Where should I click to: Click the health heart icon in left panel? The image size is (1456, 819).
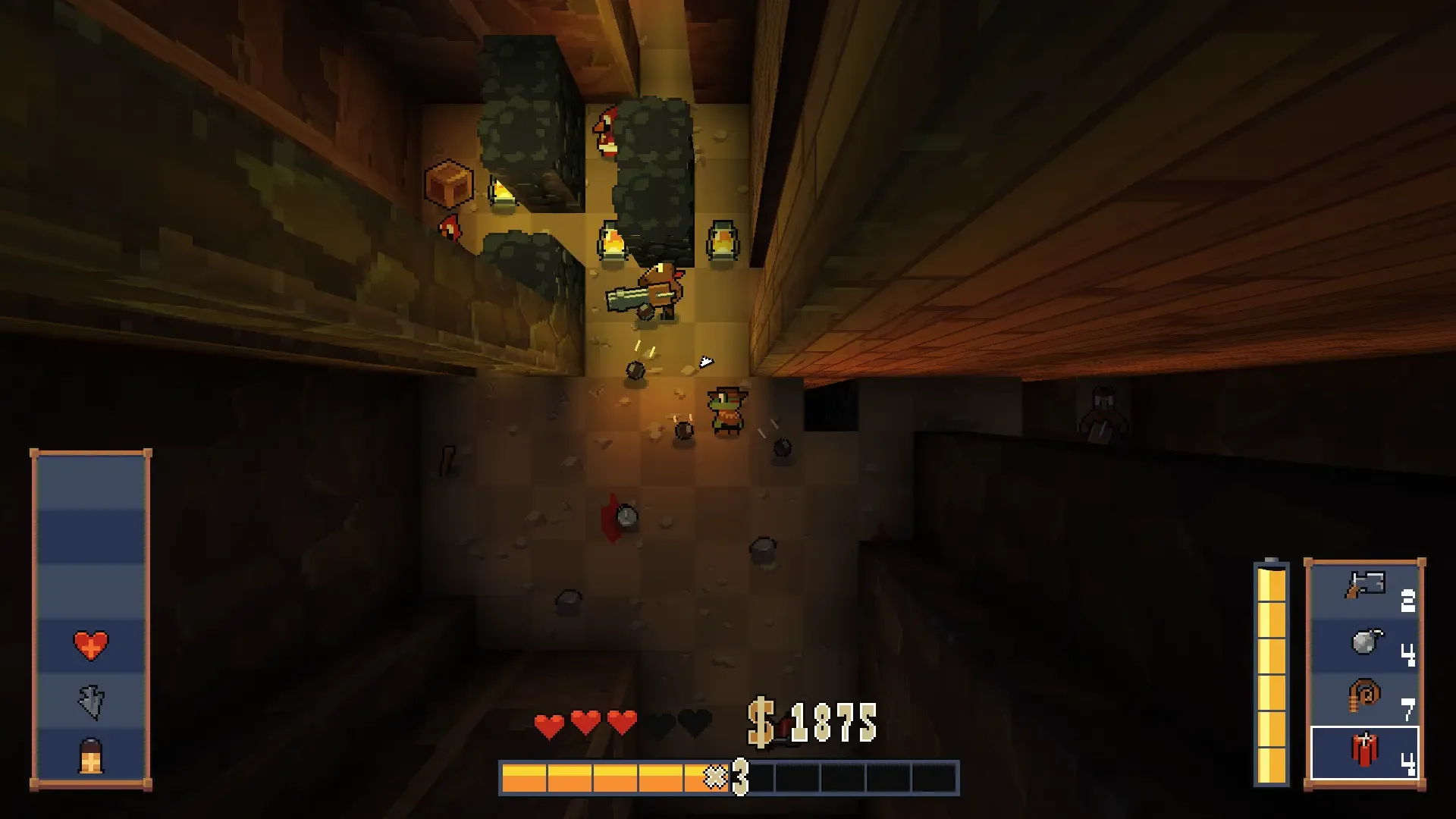tap(91, 645)
